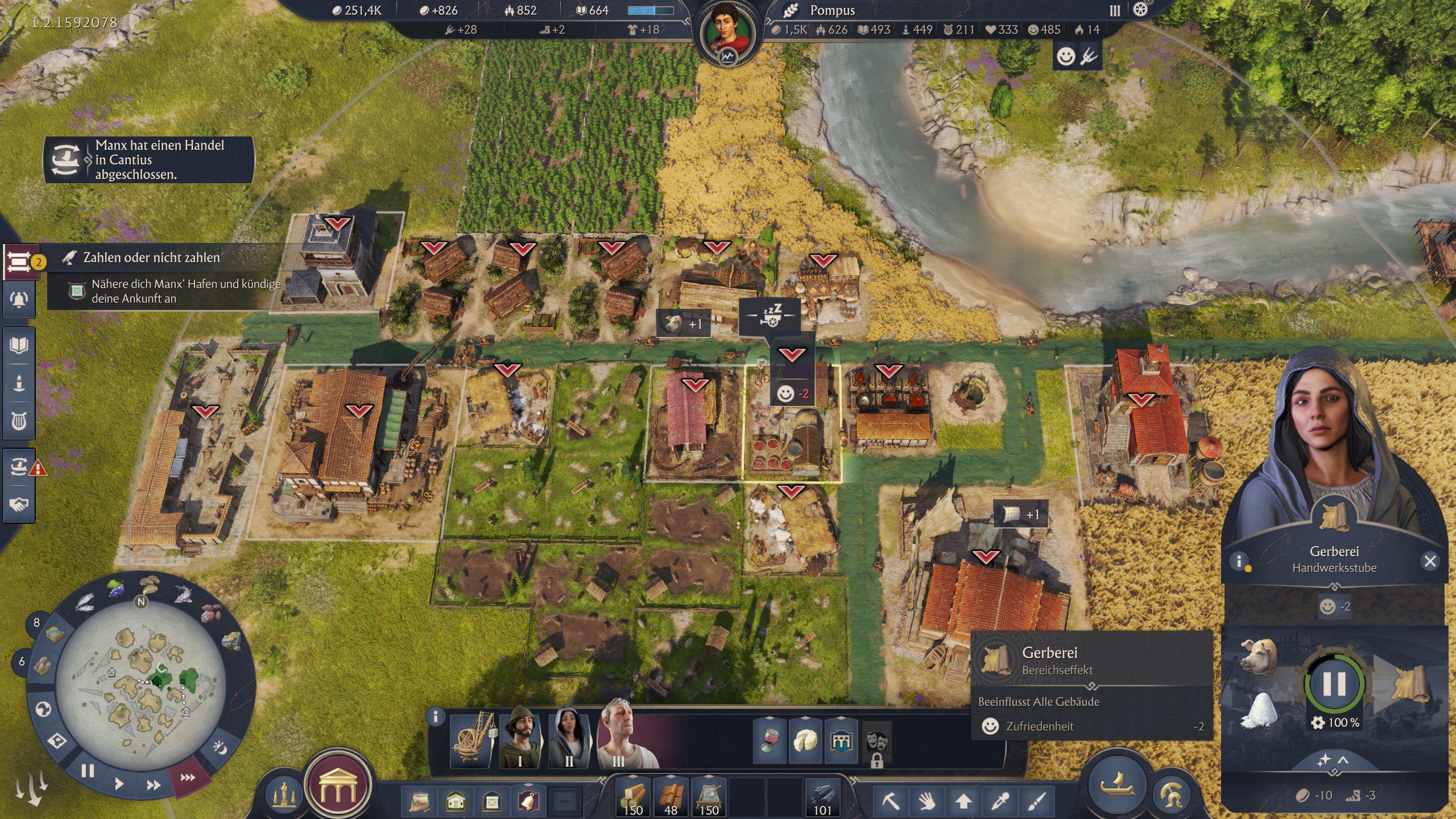The image size is (1456, 819).
Task: Activate the pickaxe demolish tool
Action: [x=891, y=802]
